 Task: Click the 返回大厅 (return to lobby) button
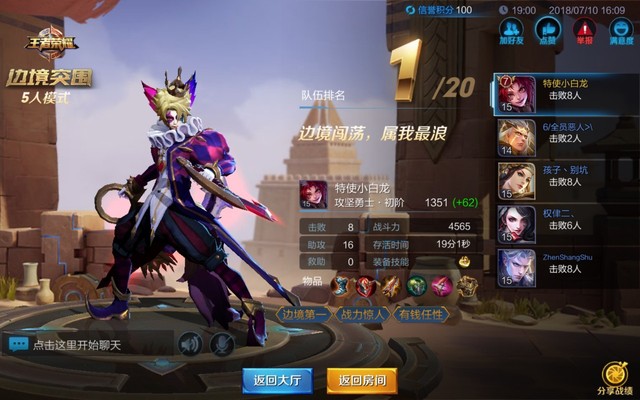(x=277, y=380)
